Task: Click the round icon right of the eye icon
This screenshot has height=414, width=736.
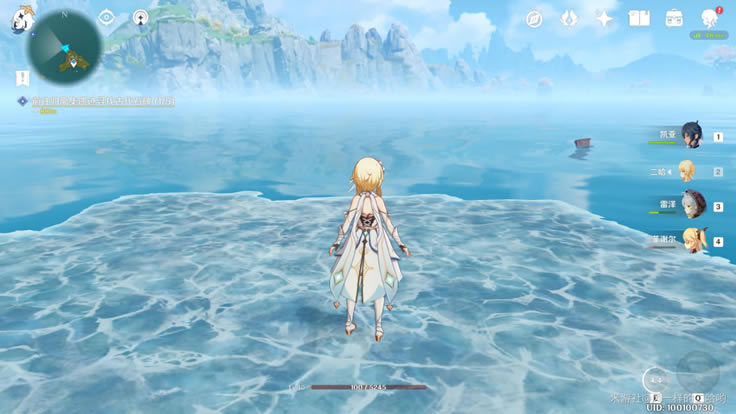Action: click(141, 18)
